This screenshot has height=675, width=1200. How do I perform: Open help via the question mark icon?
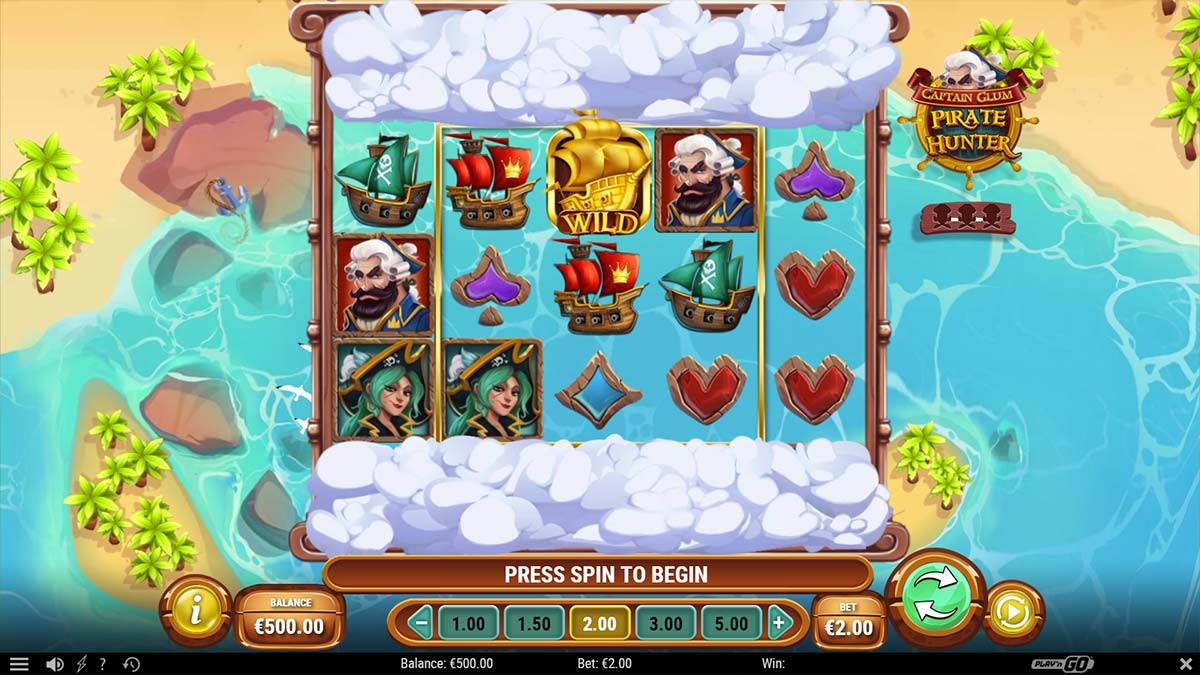pyautogui.click(x=102, y=664)
